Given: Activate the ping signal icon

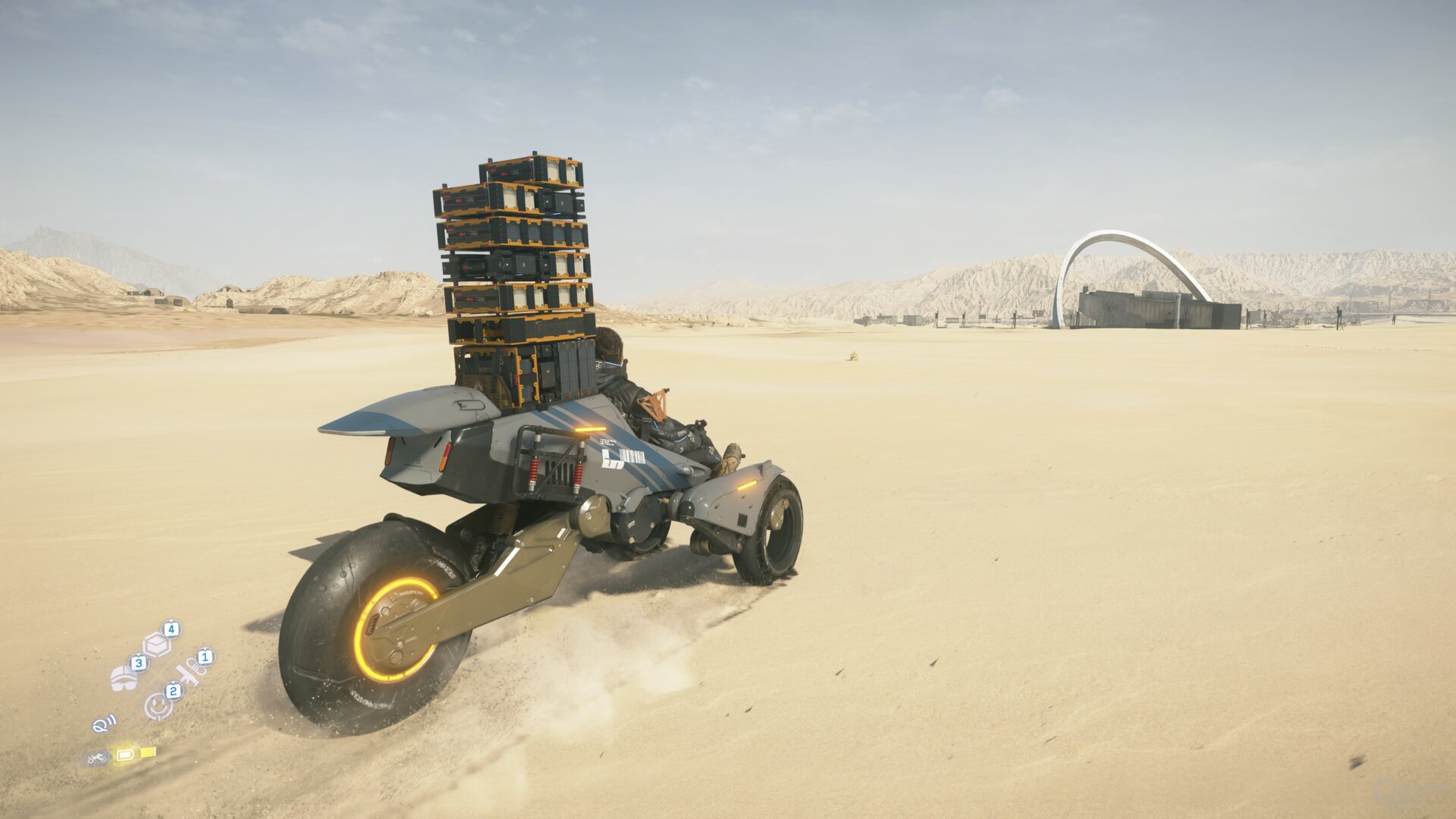Looking at the screenshot, I should 105,724.
